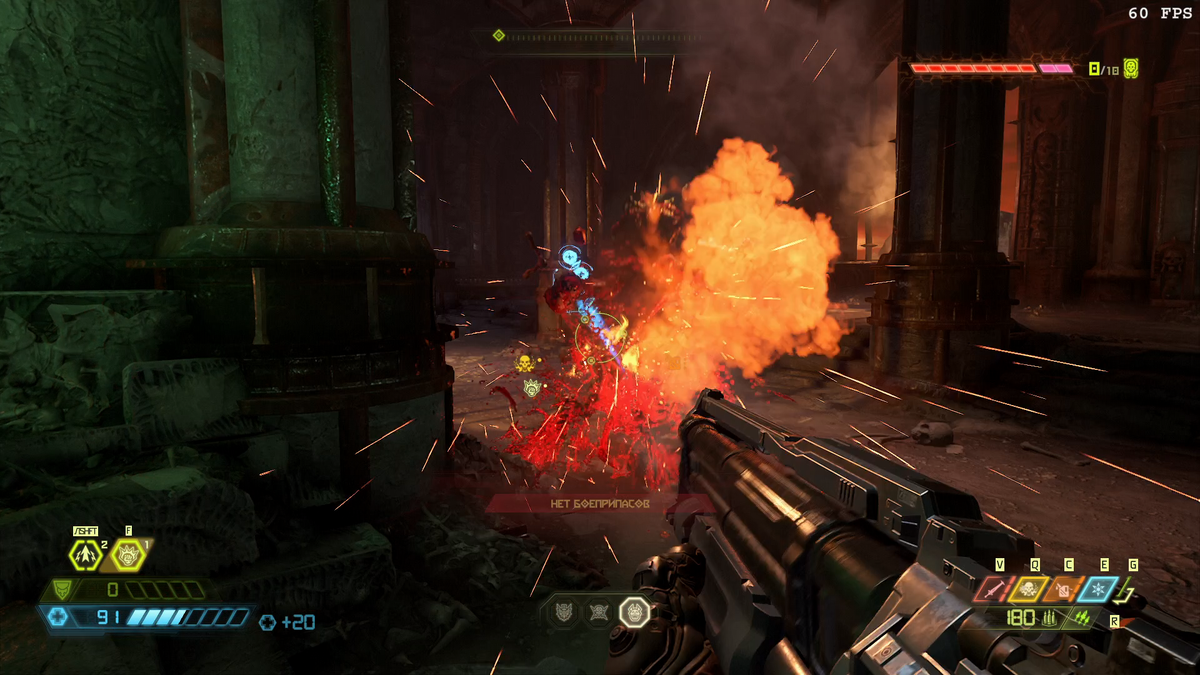1200x675 pixels.
Task: Select the green weapon mod arrows icon
Action: tap(1081, 619)
